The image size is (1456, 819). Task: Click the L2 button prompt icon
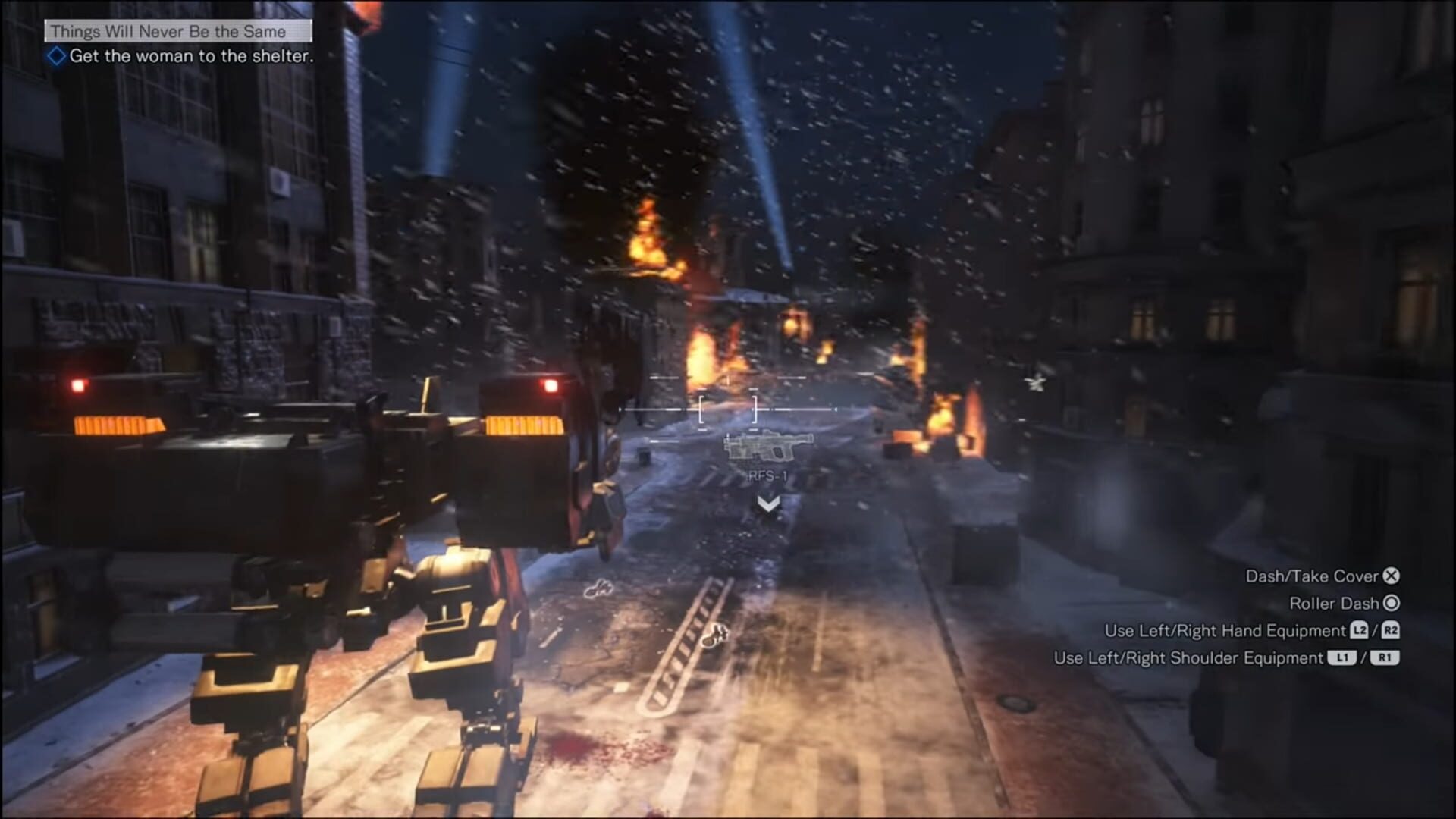click(1358, 631)
